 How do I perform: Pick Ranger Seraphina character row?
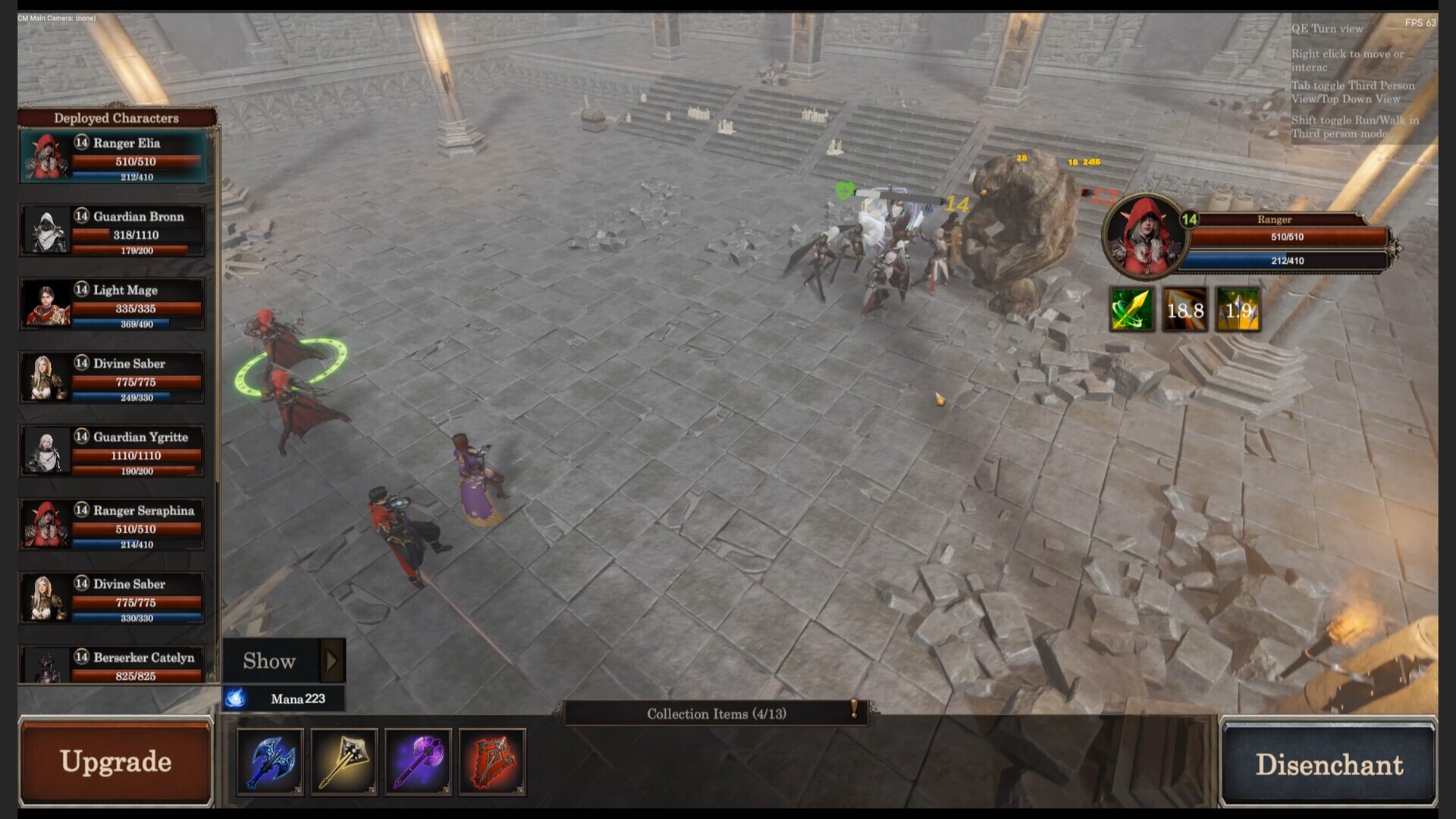(114, 525)
